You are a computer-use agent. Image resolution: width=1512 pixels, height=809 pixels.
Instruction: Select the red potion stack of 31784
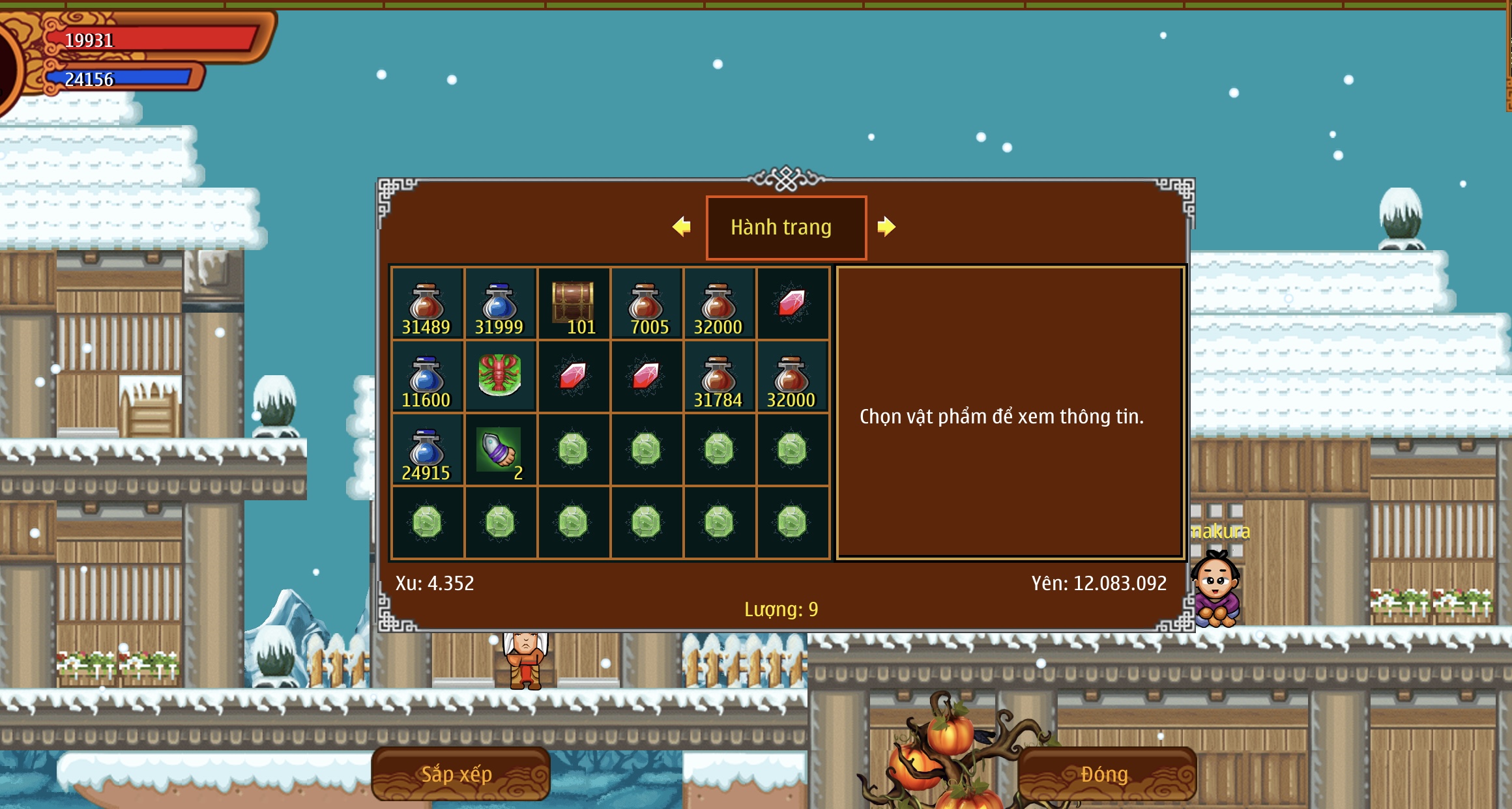(x=719, y=377)
